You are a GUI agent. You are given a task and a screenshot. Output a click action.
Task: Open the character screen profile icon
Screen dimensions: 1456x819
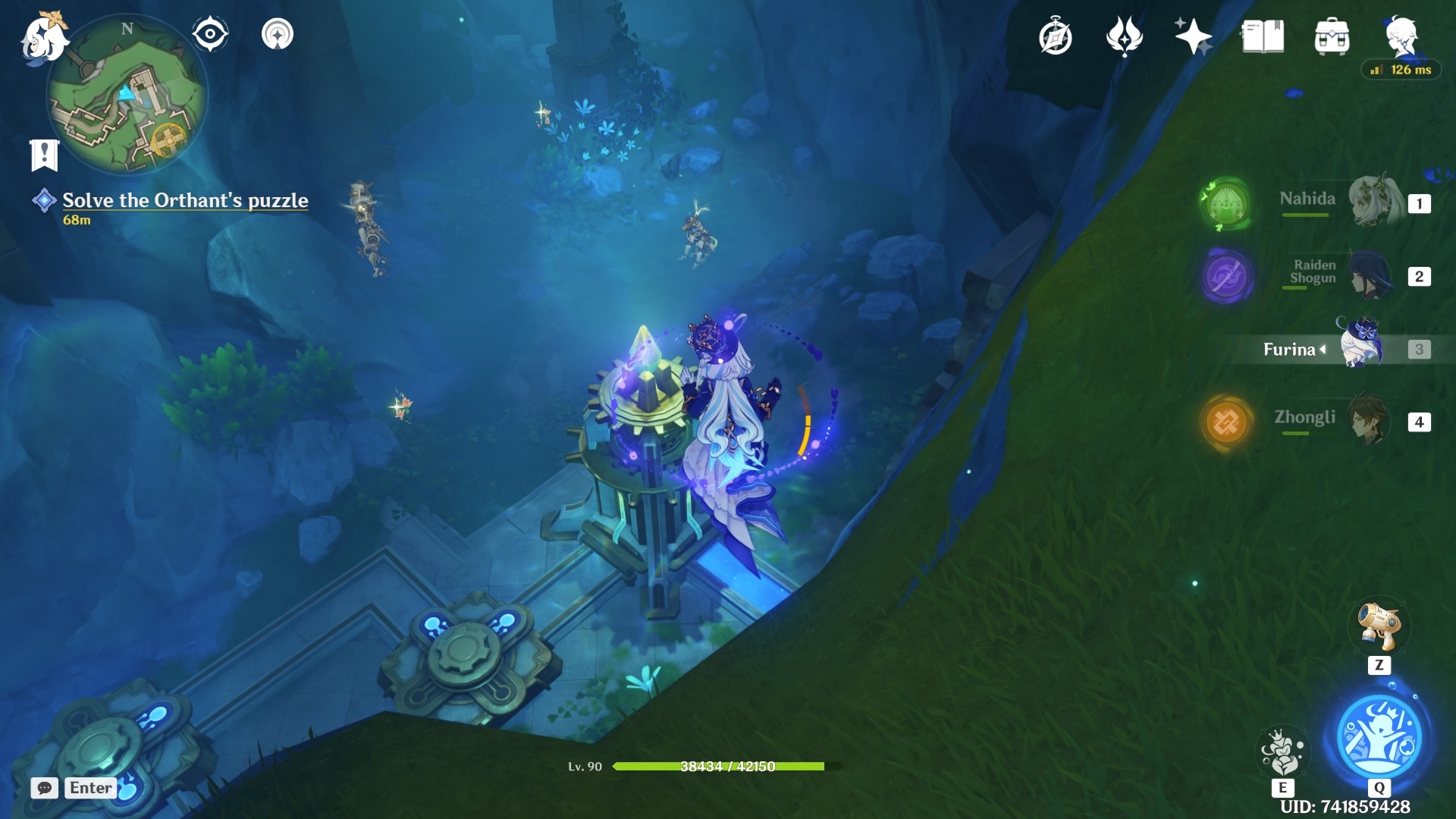1401,36
